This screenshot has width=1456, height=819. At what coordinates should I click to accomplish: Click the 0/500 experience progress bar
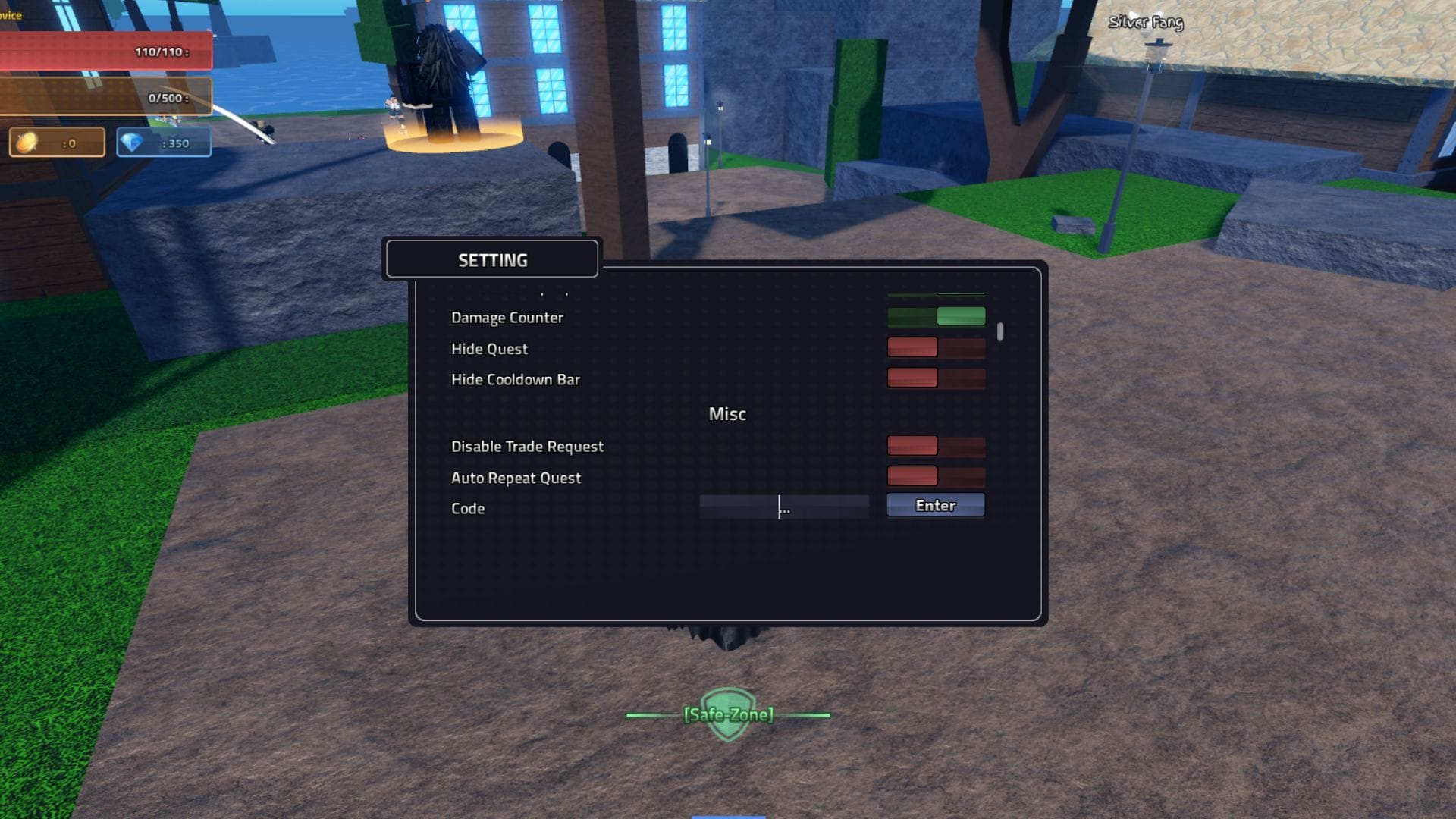coord(106,97)
